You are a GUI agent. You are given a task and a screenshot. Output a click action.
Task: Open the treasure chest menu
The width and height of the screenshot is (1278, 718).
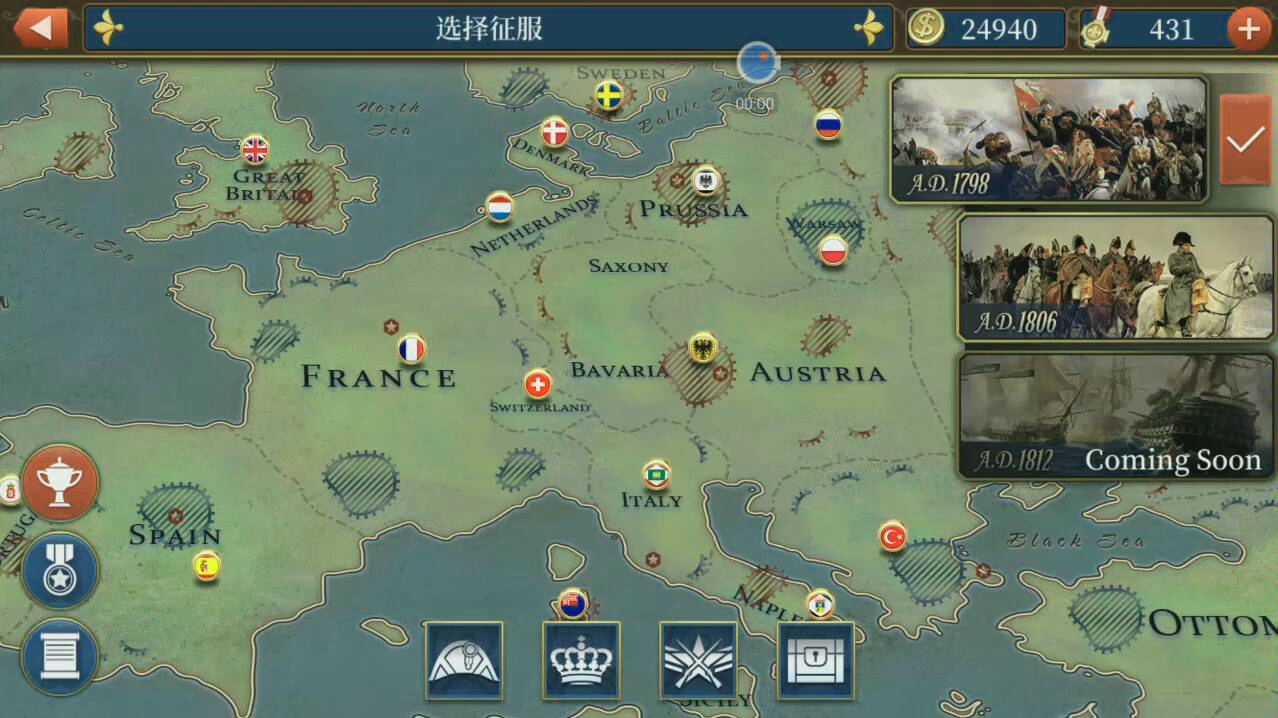[816, 660]
